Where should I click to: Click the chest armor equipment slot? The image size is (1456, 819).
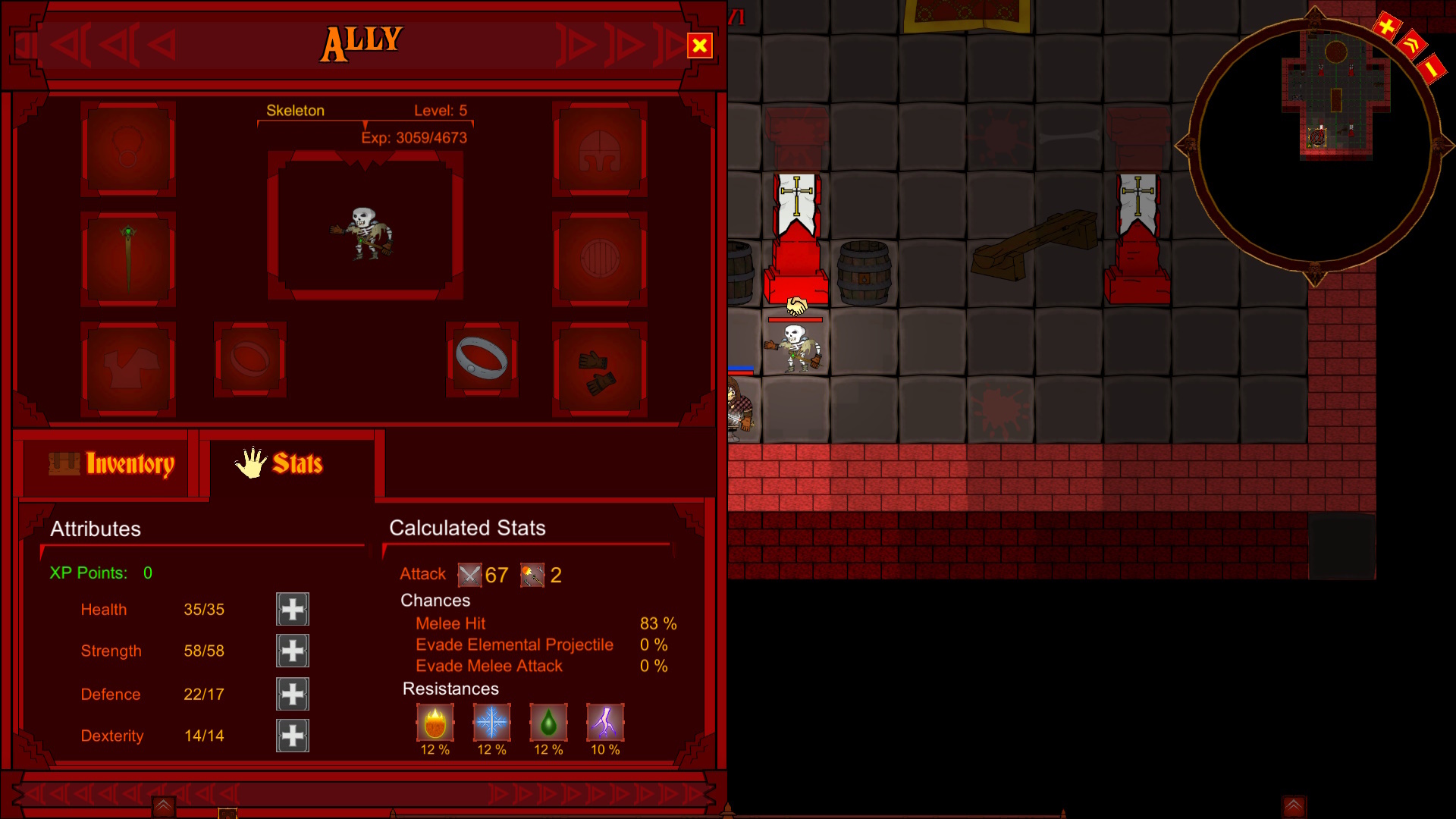click(127, 368)
